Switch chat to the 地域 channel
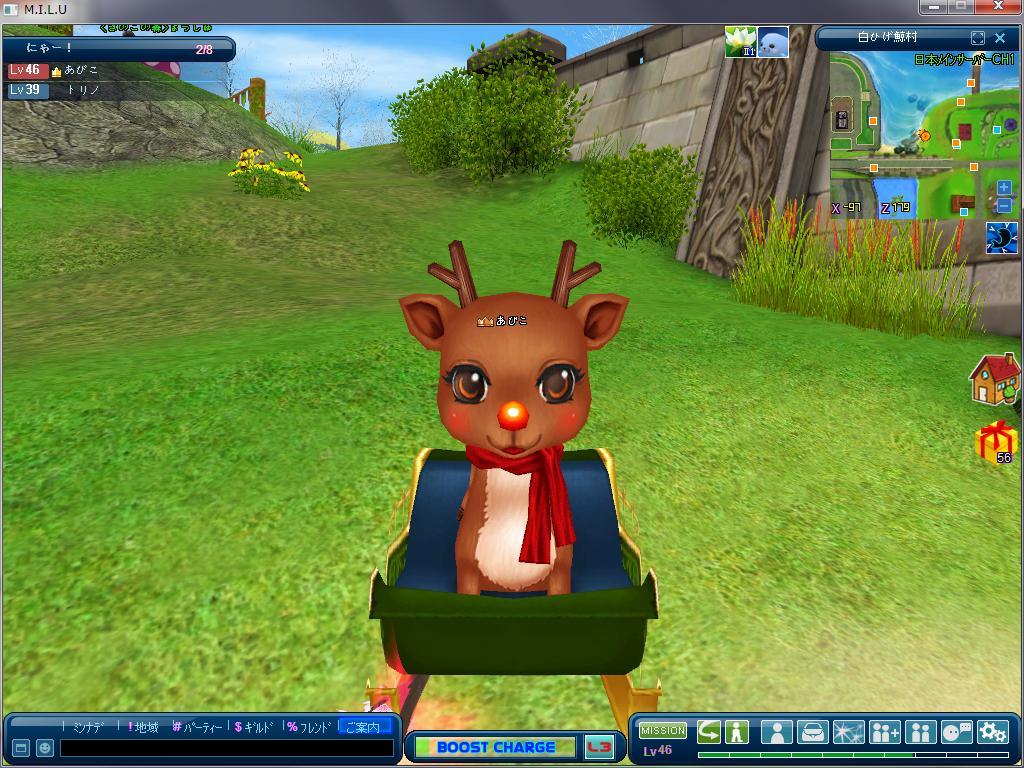The height and width of the screenshot is (768, 1024). click(144, 727)
